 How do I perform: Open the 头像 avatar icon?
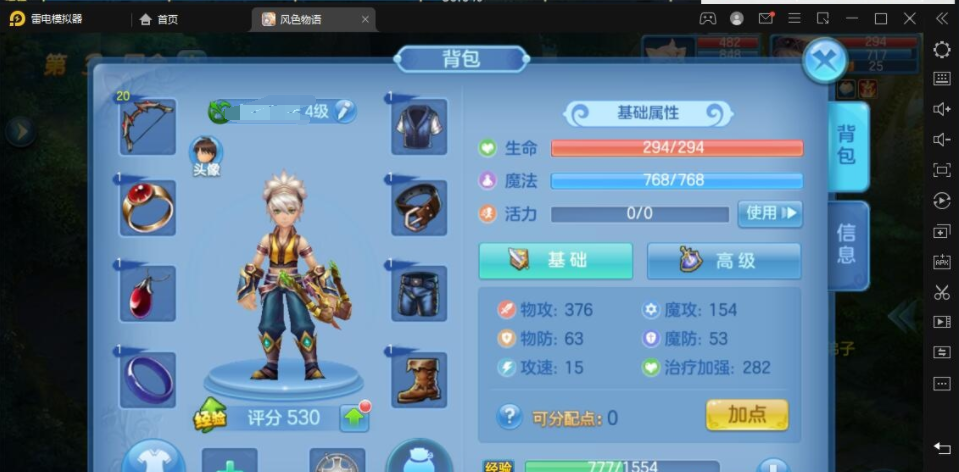(206, 152)
